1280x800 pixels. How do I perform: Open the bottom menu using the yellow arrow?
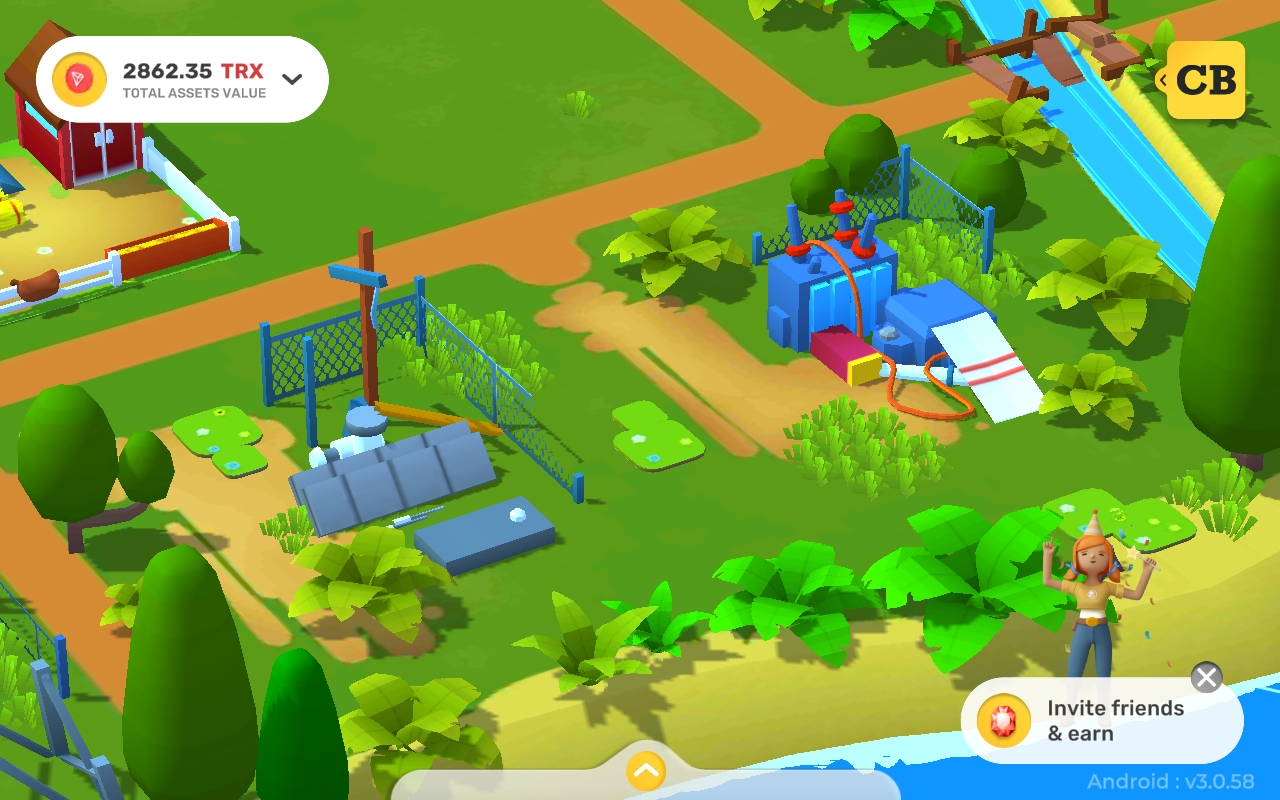coord(645,772)
